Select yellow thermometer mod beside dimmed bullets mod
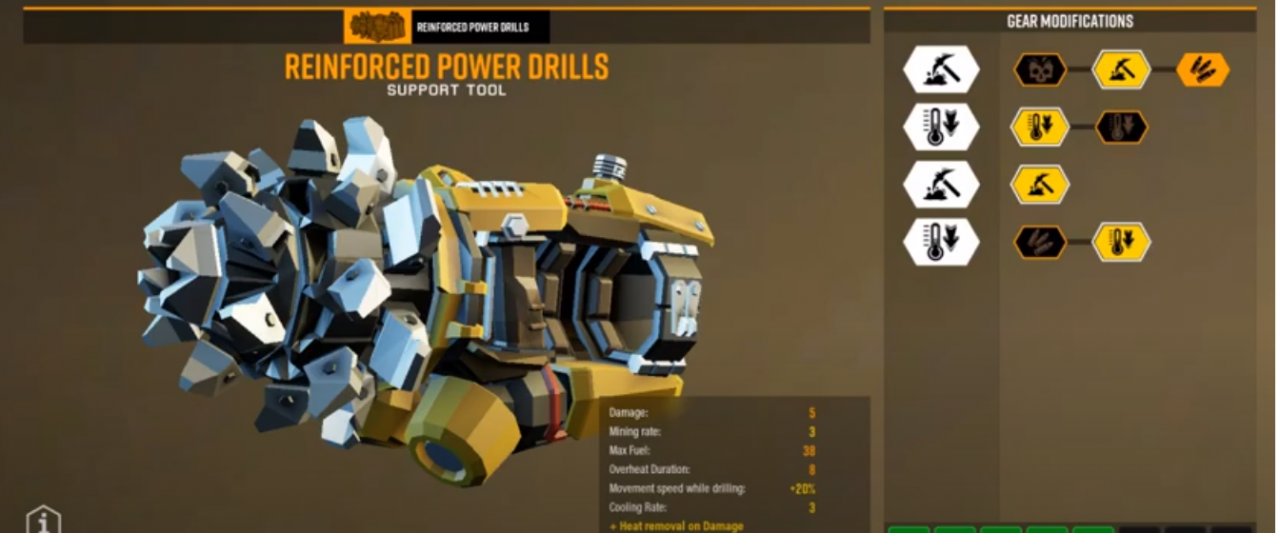Screen dimensions: 1280x533 pyautogui.click(x=1122, y=242)
